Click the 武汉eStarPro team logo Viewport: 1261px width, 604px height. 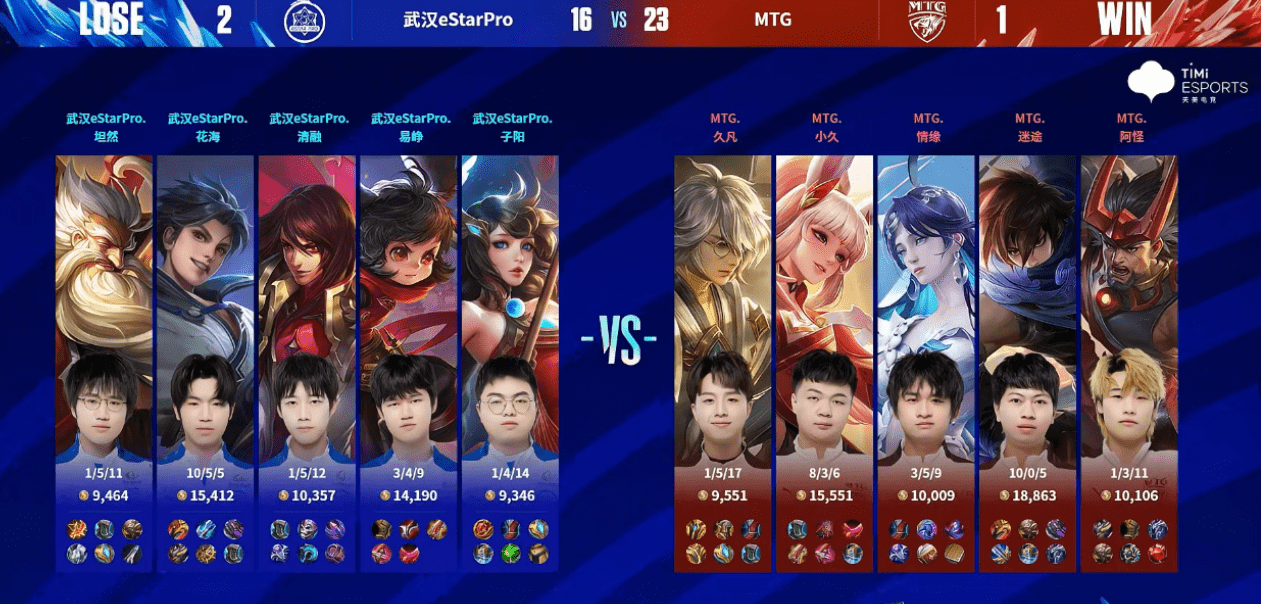click(304, 20)
